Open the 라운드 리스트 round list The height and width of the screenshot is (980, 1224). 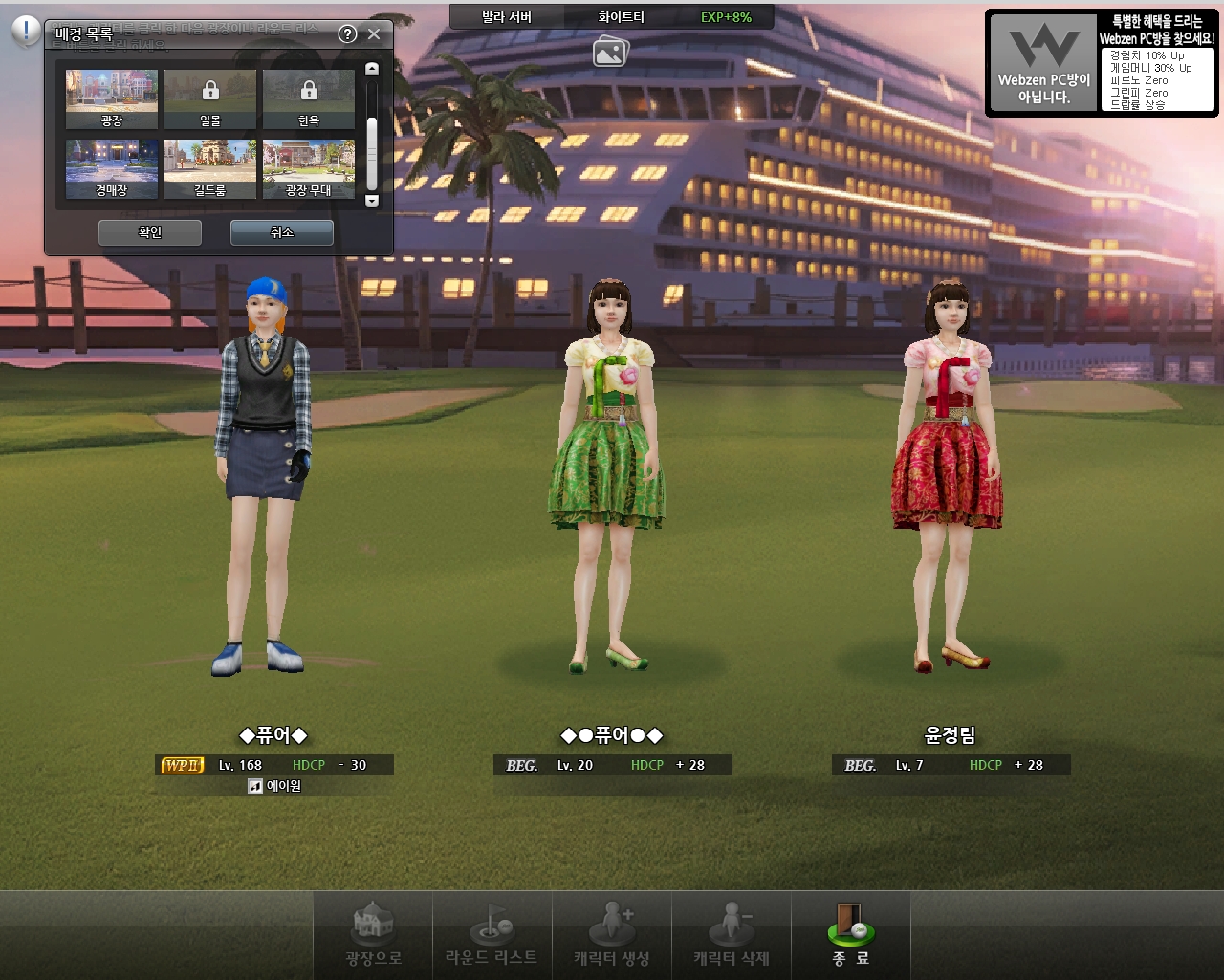[x=492, y=935]
